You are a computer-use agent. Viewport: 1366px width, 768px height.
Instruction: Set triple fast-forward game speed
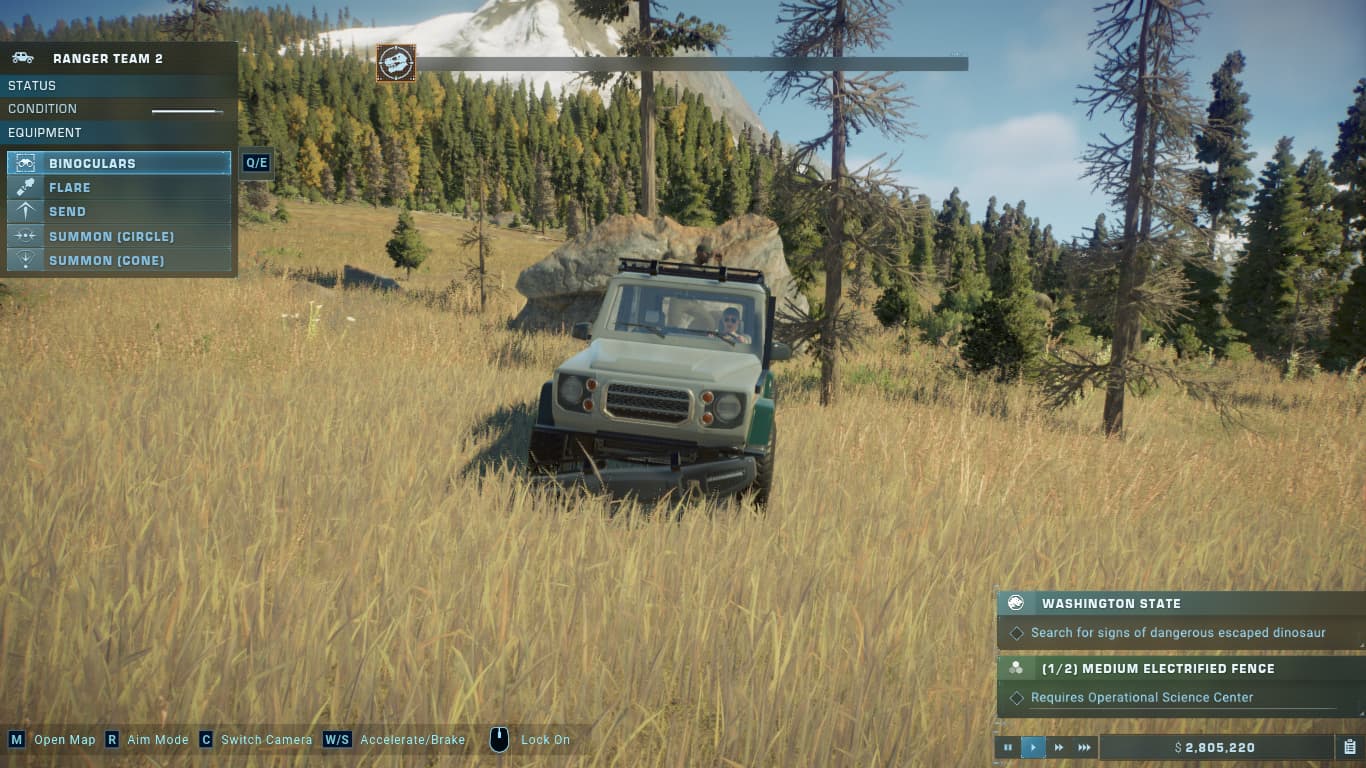click(1084, 747)
